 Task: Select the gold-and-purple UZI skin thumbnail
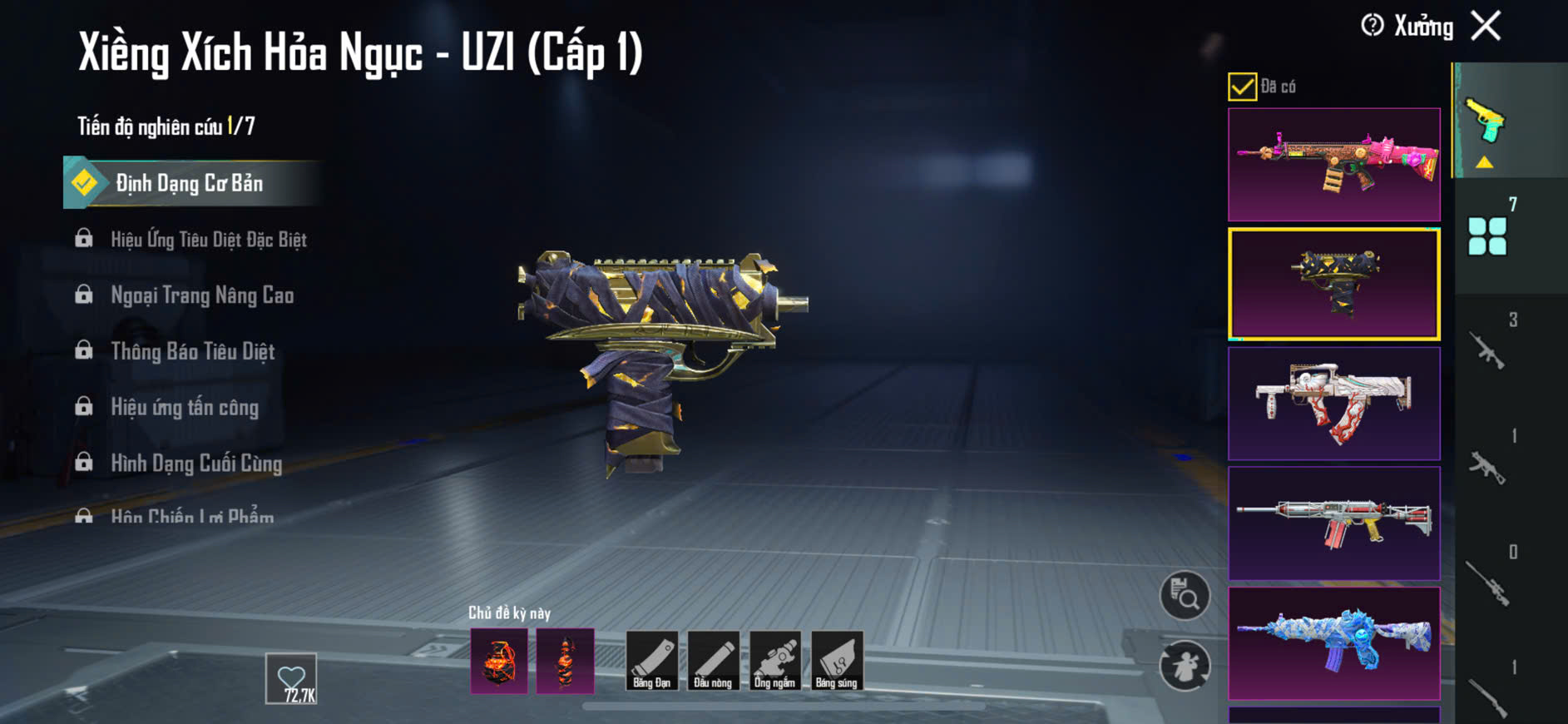tap(1333, 284)
